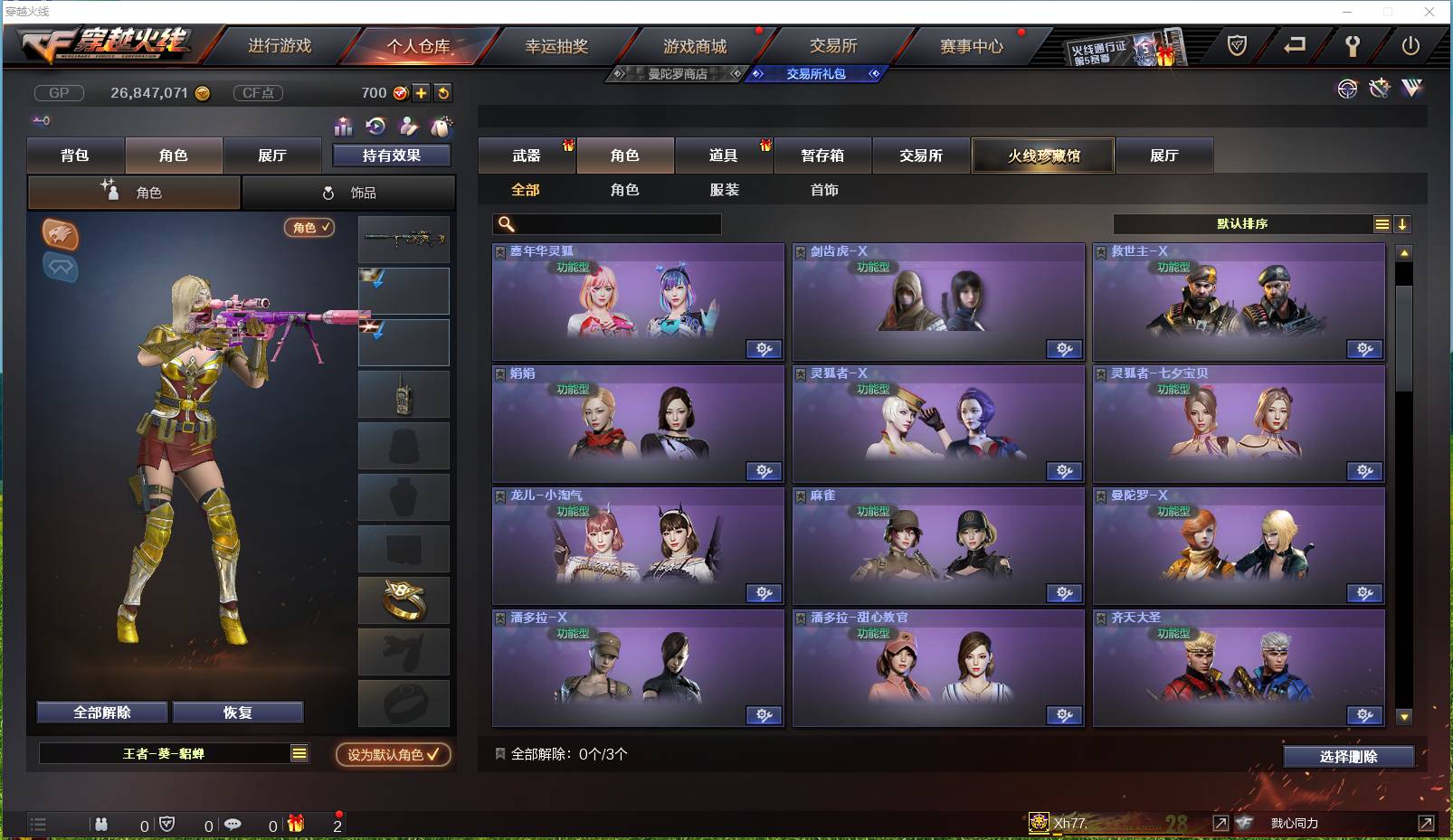Toggle the gear option on 麻雀 card
The image size is (1453, 840).
[1065, 593]
